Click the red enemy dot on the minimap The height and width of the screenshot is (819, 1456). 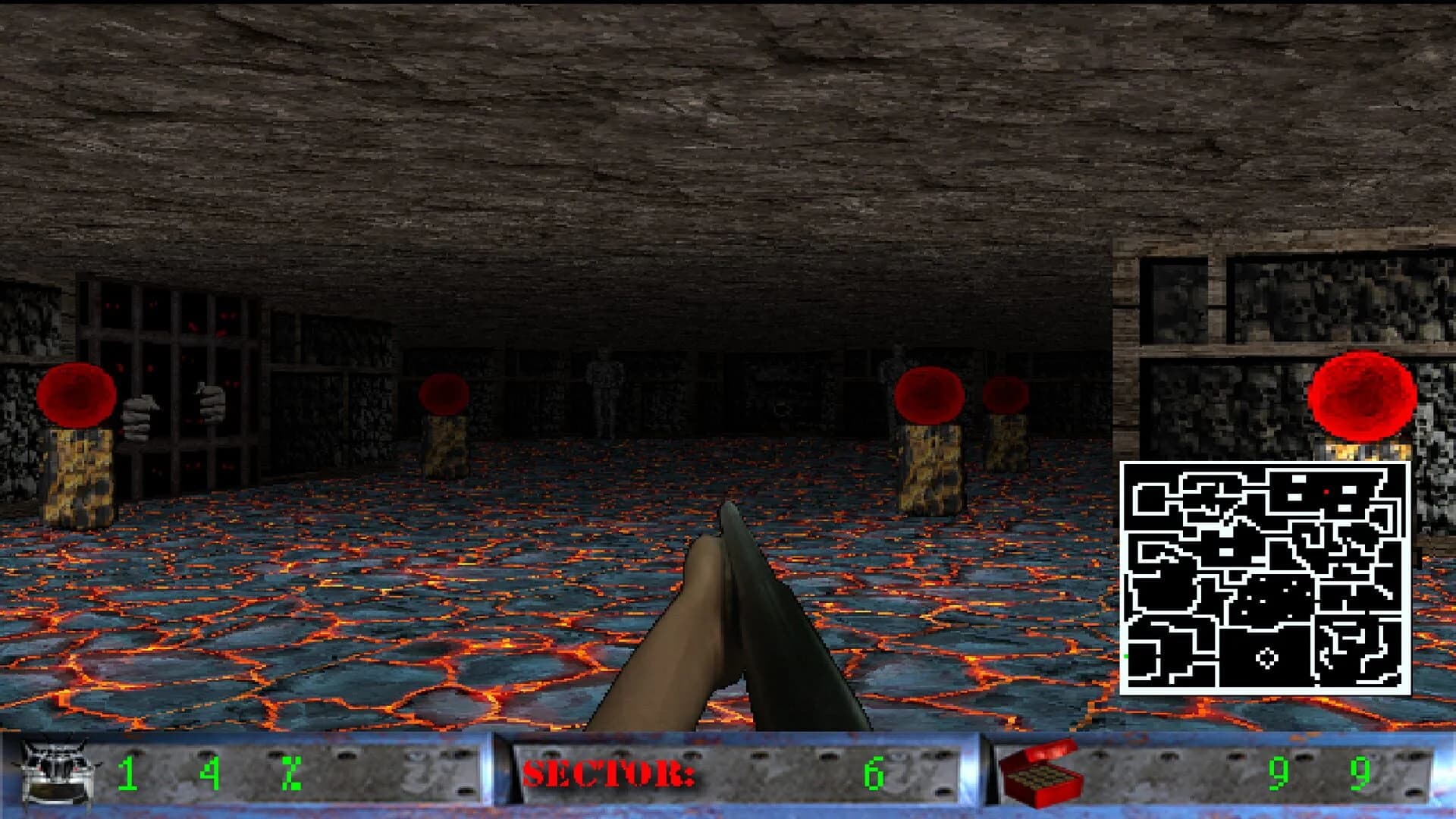[1326, 491]
